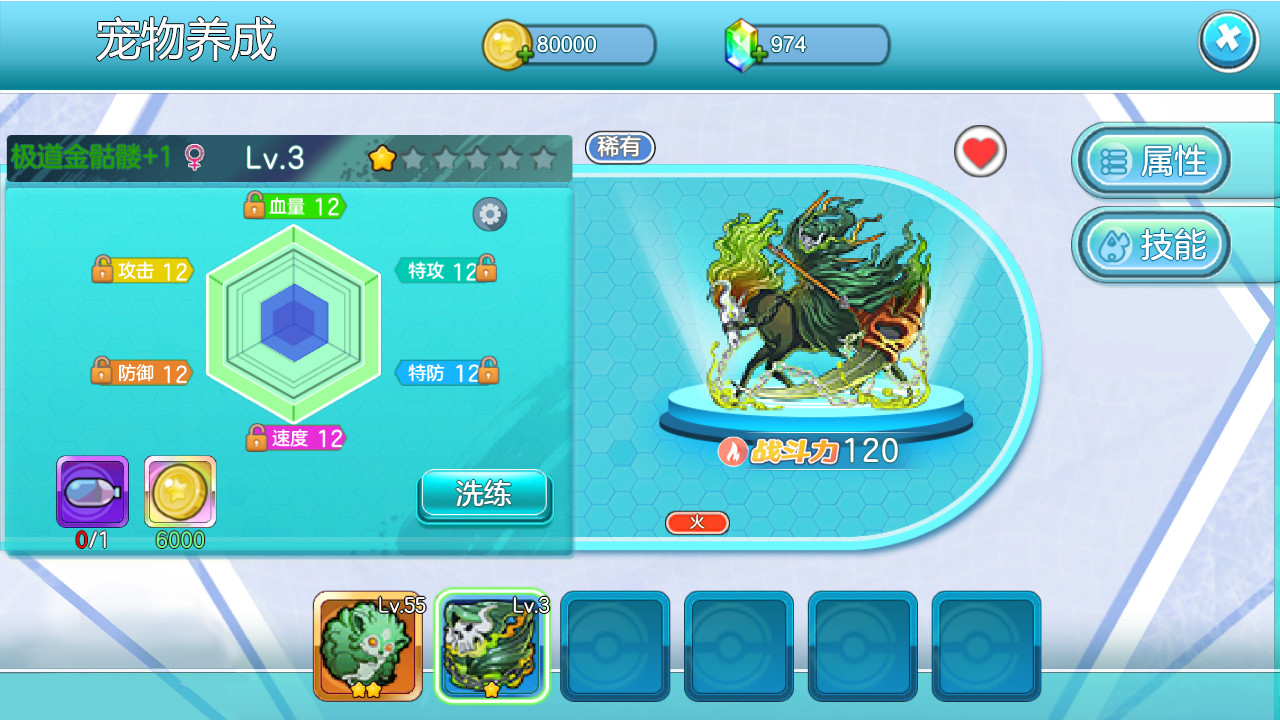Toggle the lock on 特攻 stat
Image resolution: width=1280 pixels, height=720 pixels.
click(x=486, y=269)
